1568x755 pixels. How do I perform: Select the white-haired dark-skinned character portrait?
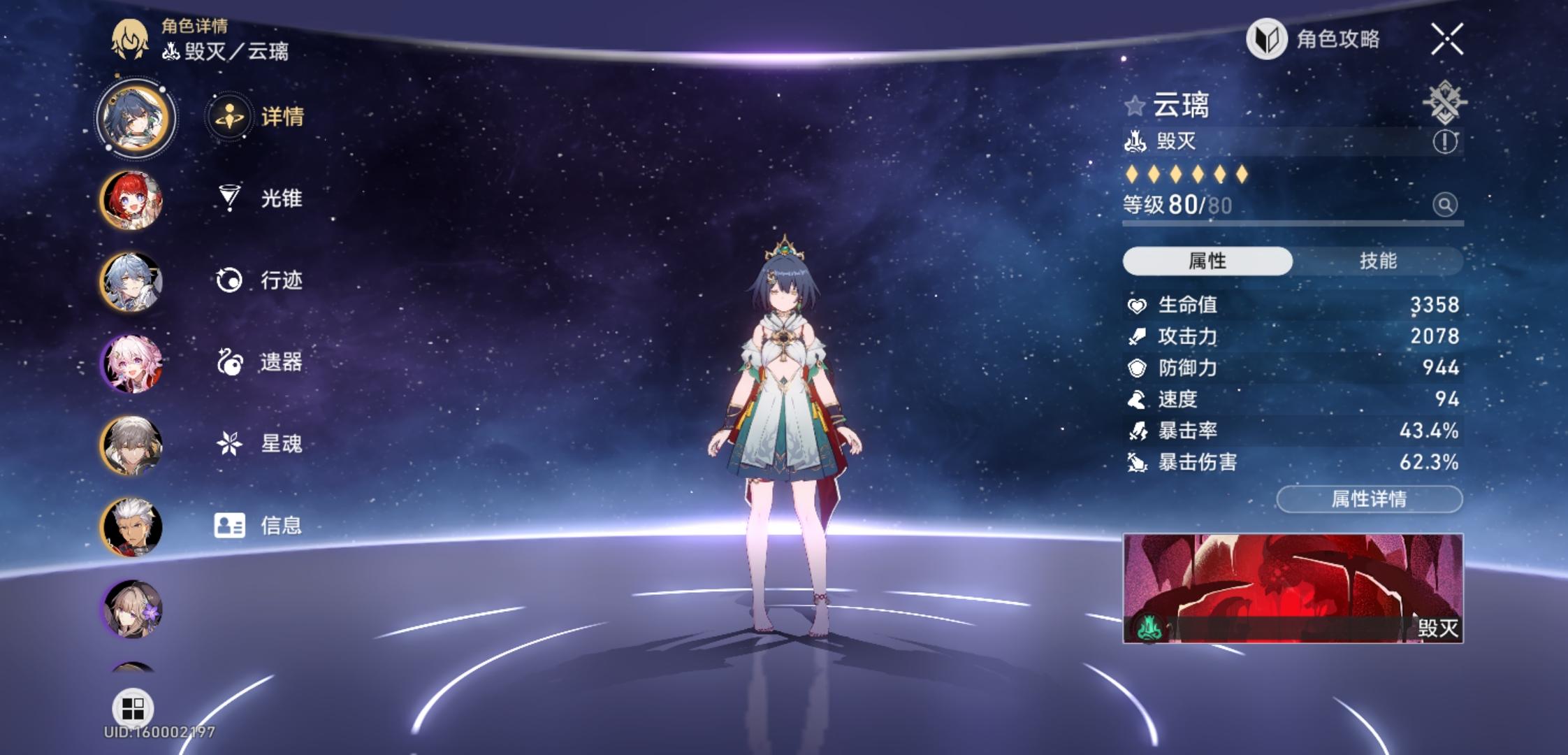tap(132, 527)
